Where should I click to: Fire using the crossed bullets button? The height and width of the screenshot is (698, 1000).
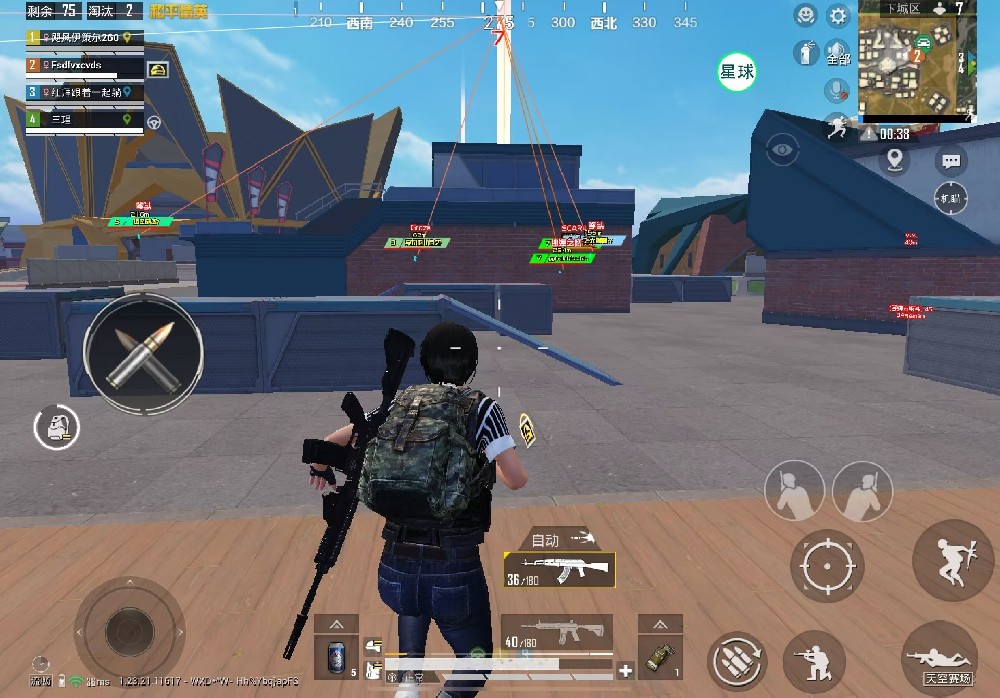(144, 351)
